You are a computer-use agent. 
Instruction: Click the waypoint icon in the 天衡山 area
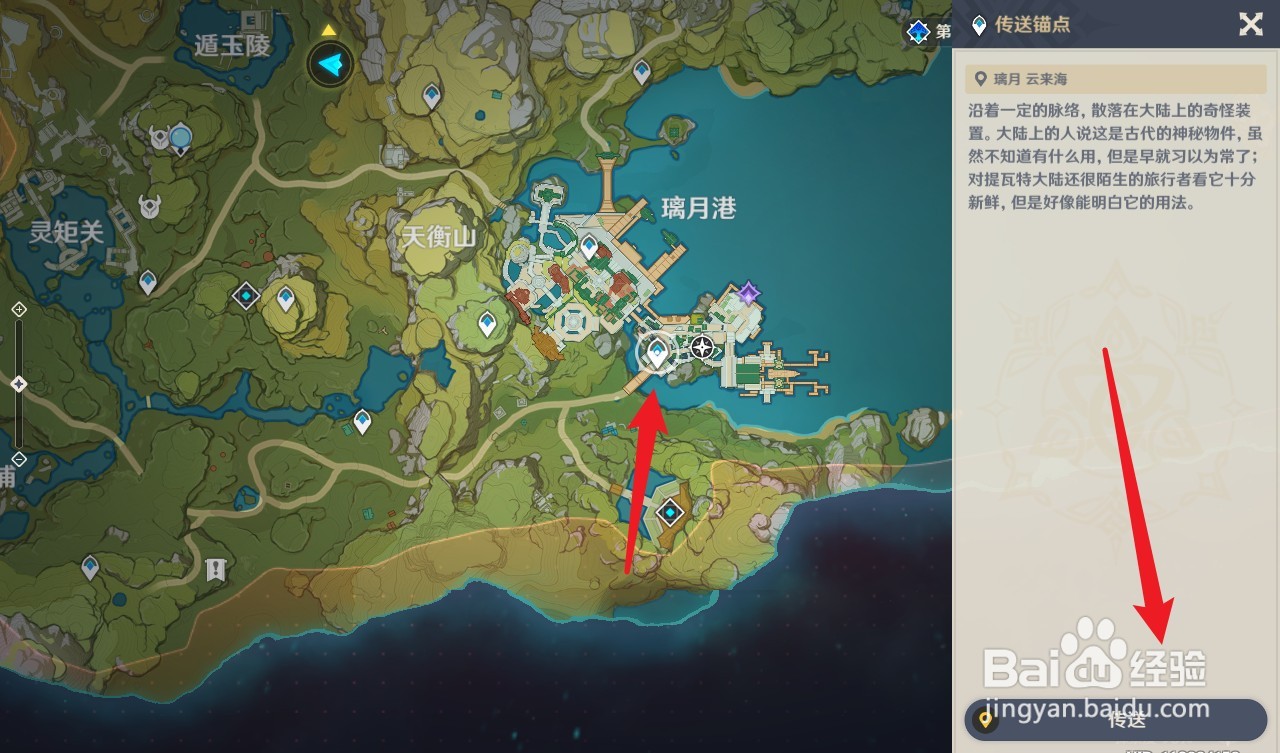click(486, 324)
